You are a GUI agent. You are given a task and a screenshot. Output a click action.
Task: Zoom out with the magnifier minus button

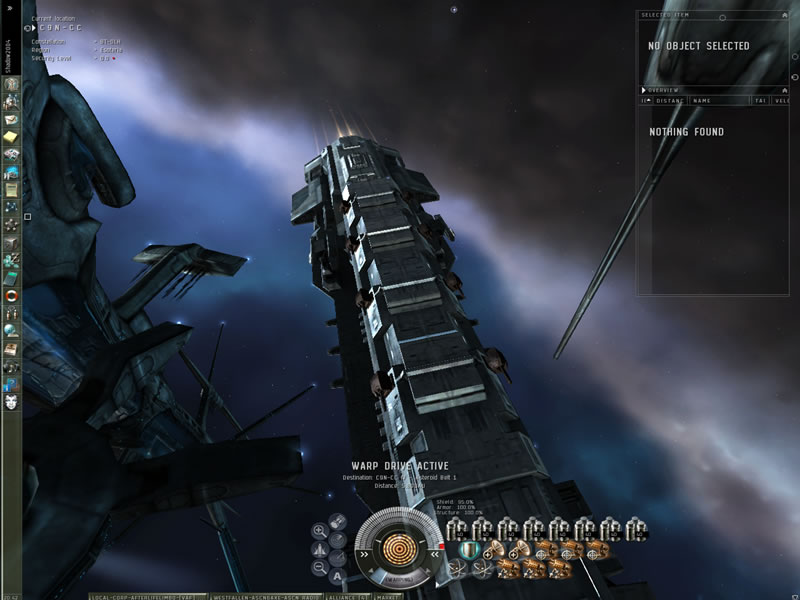pyautogui.click(x=319, y=567)
